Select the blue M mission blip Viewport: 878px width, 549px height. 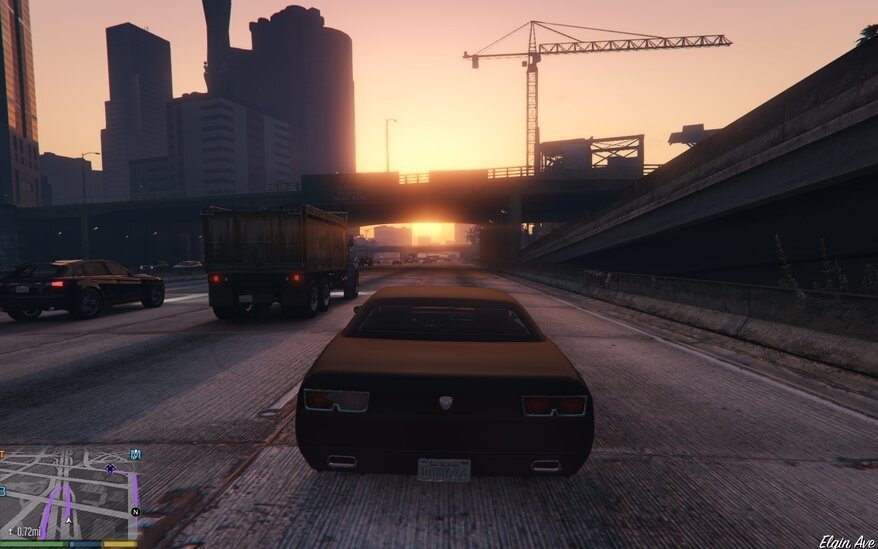coord(136,454)
